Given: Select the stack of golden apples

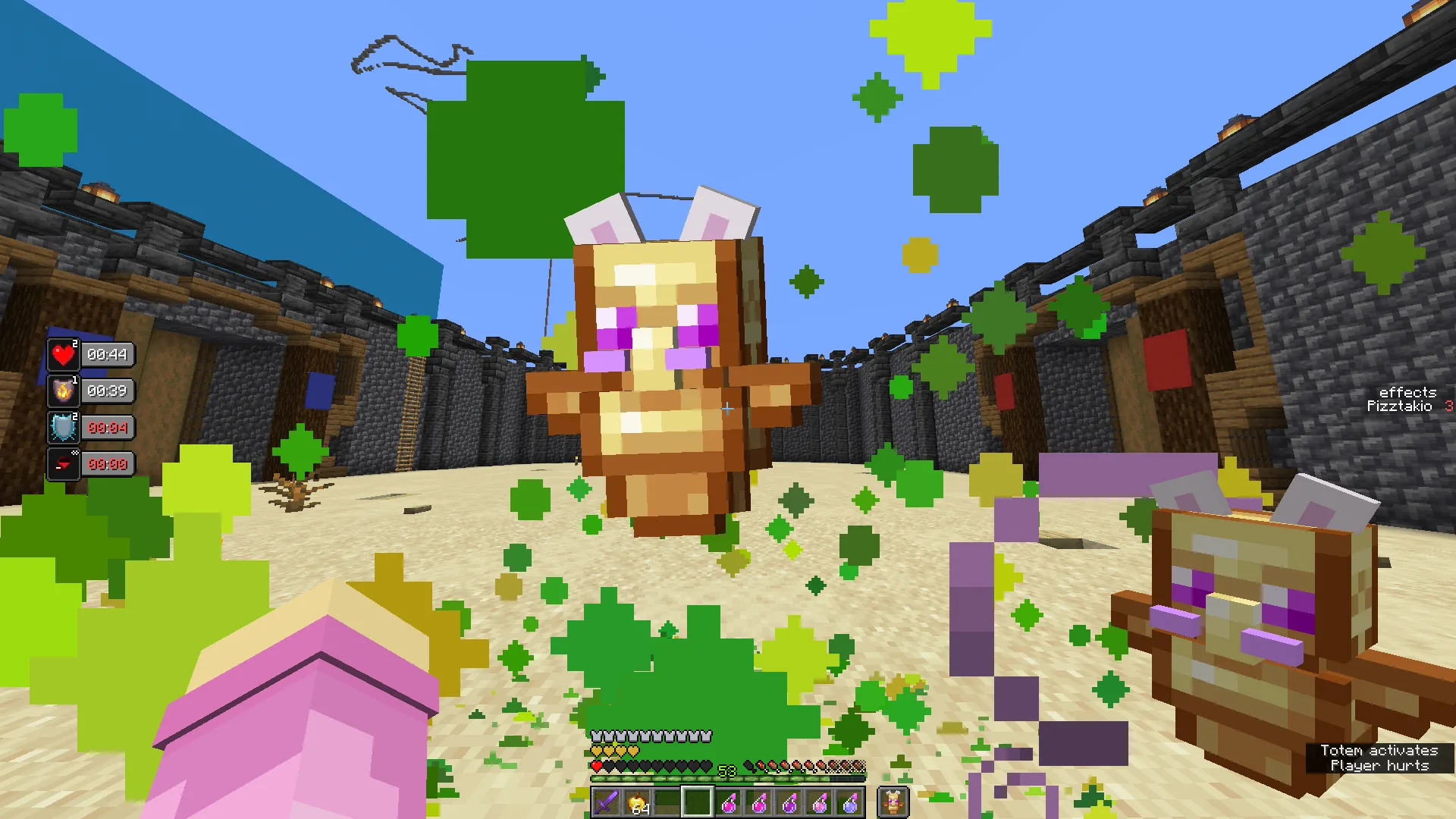Looking at the screenshot, I should (637, 800).
